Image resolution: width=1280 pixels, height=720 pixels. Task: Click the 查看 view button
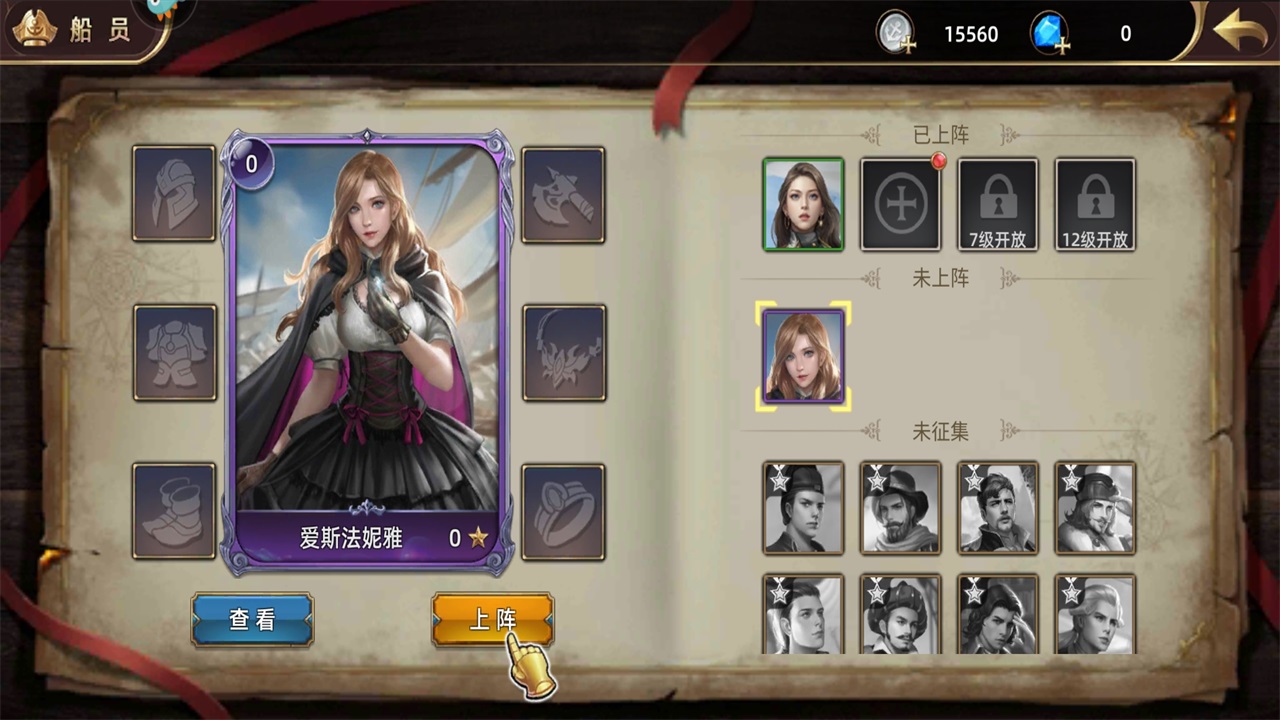[252, 620]
